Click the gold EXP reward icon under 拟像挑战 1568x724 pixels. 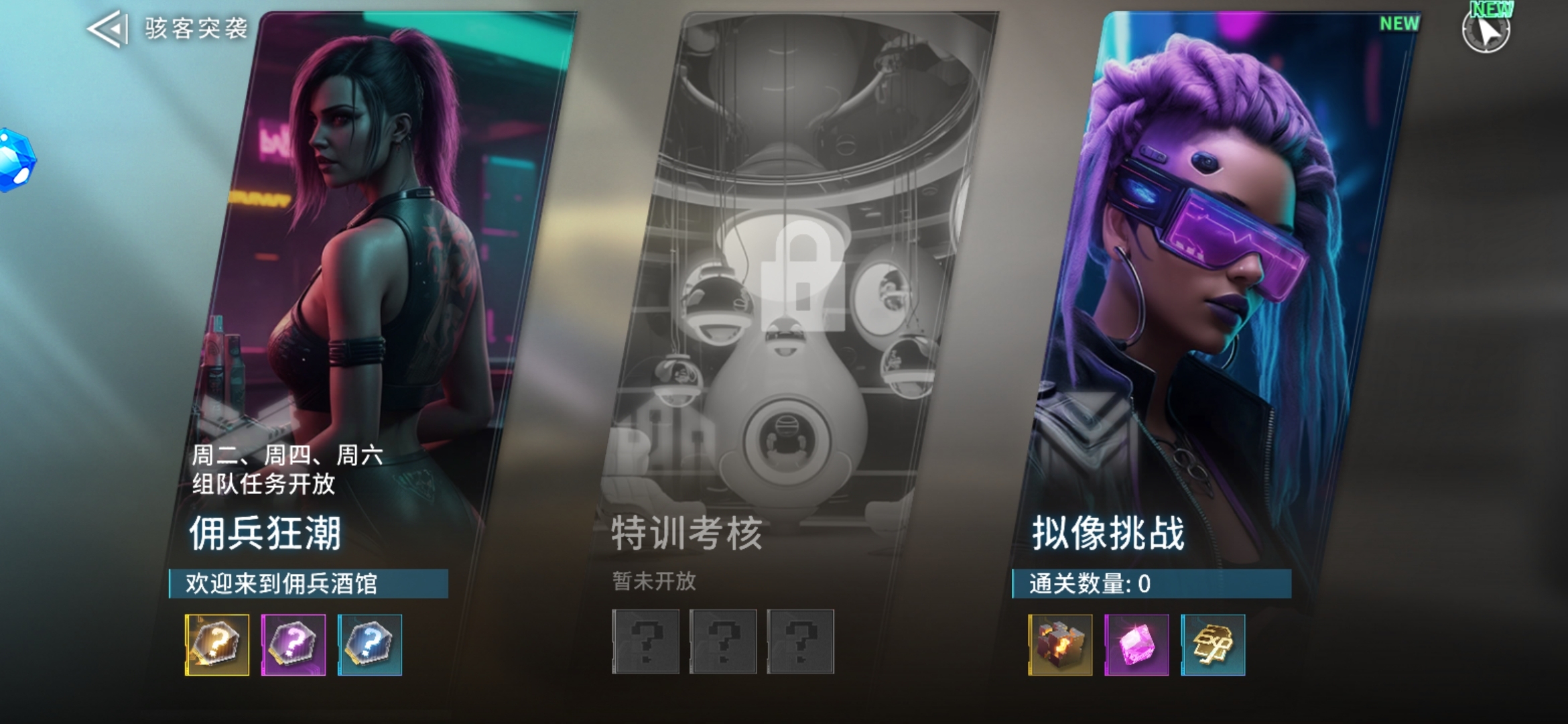pos(1214,644)
